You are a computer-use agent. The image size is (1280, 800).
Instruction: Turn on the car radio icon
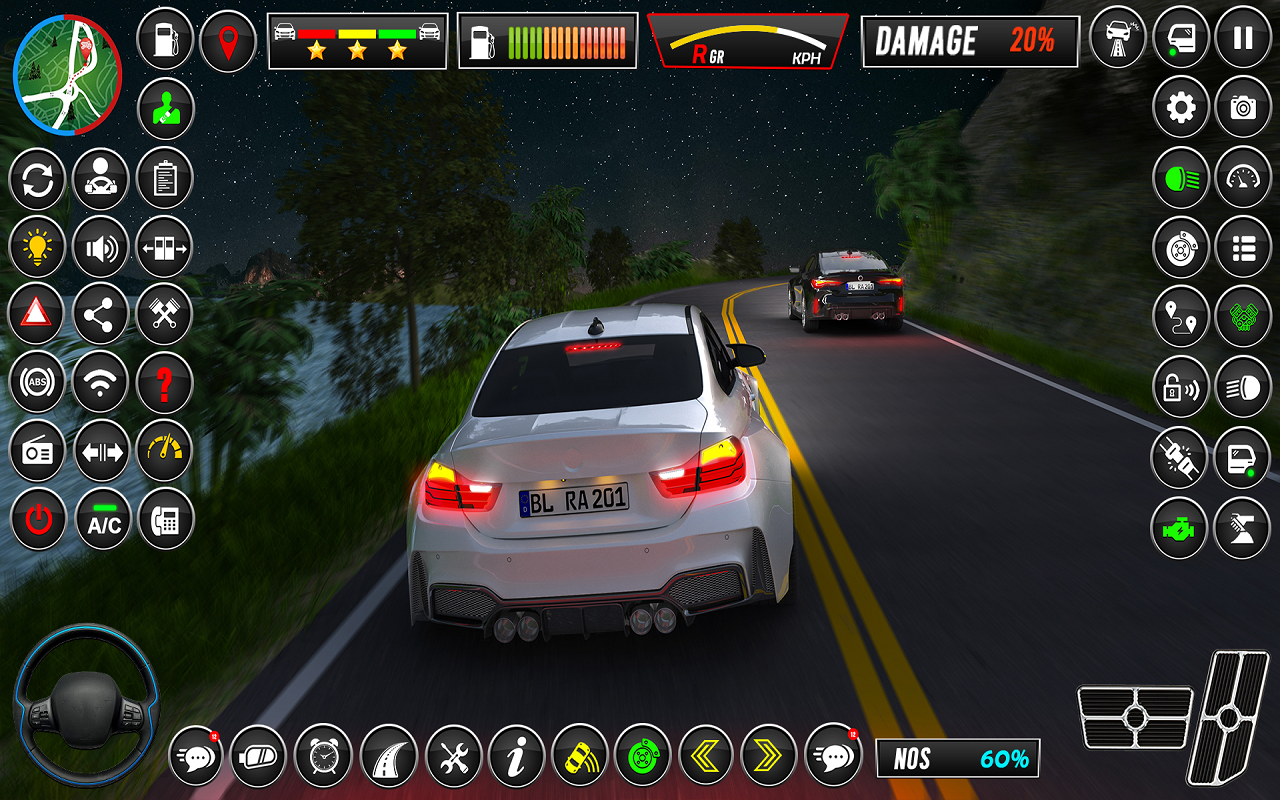(38, 450)
